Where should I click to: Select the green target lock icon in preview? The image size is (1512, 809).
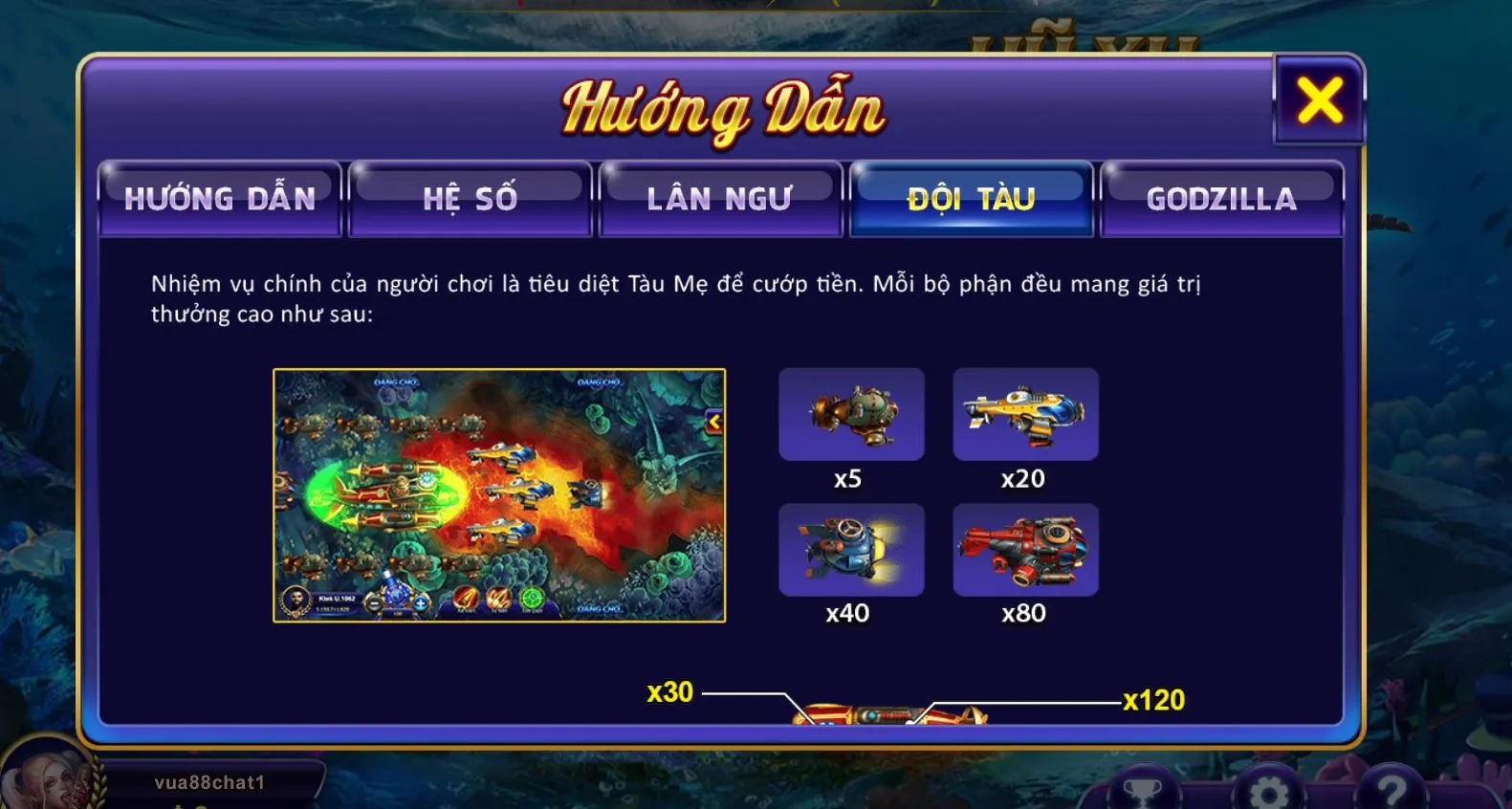pyautogui.click(x=532, y=598)
